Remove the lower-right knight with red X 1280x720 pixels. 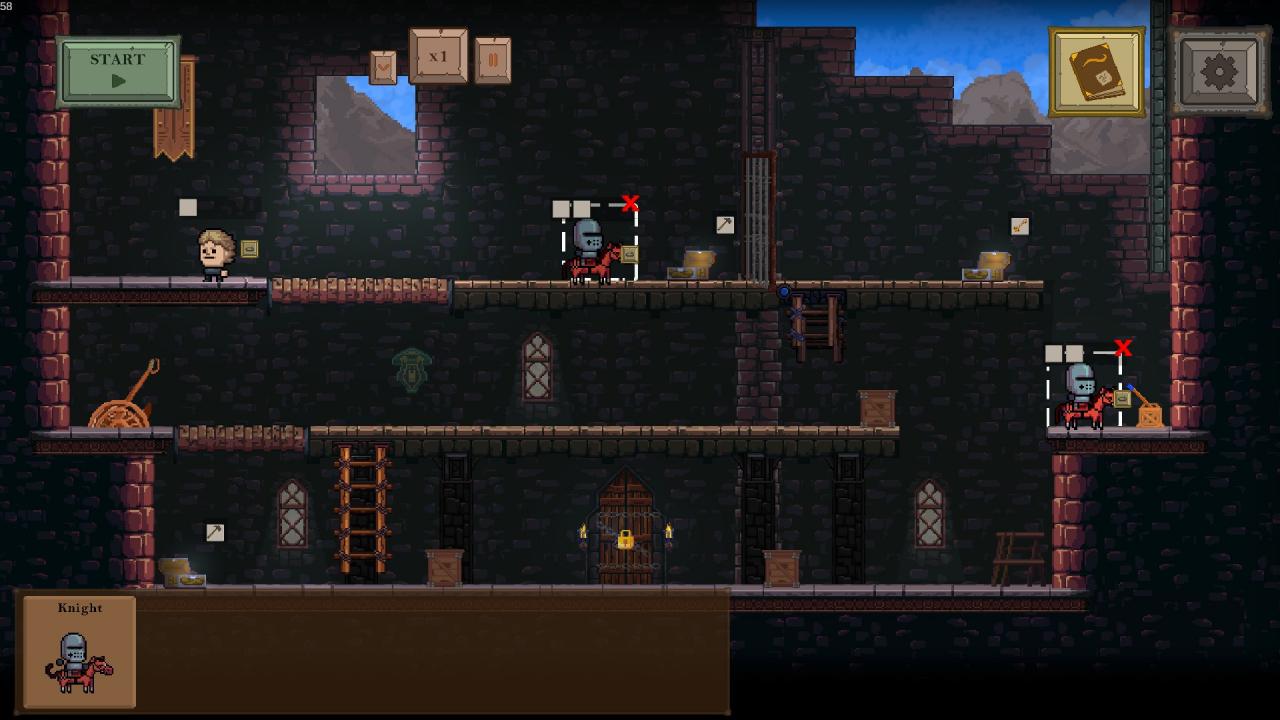[x=1123, y=348]
